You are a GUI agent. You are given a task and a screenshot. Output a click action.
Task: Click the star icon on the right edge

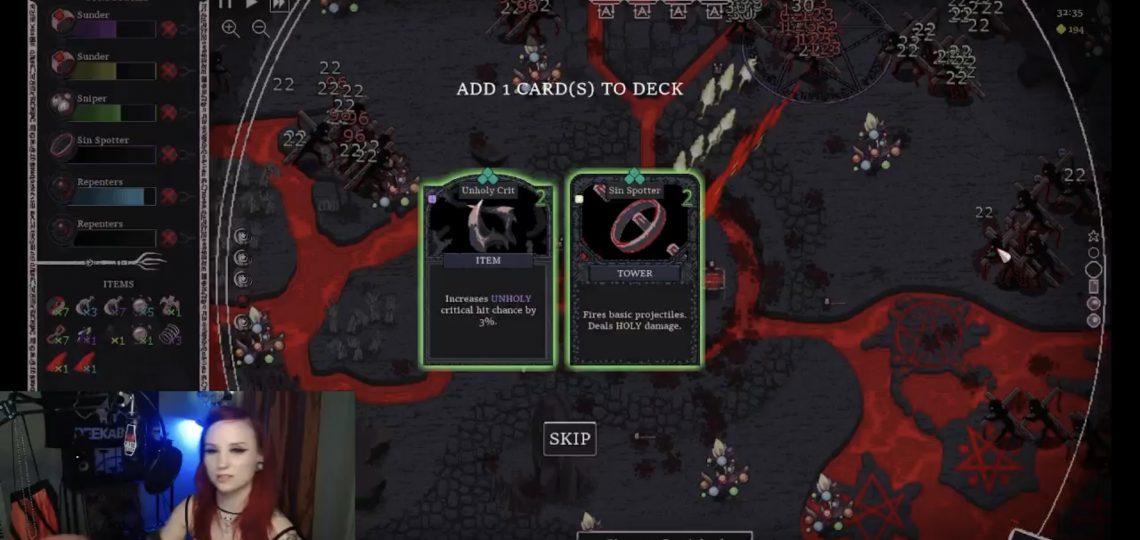pyautogui.click(x=1093, y=236)
